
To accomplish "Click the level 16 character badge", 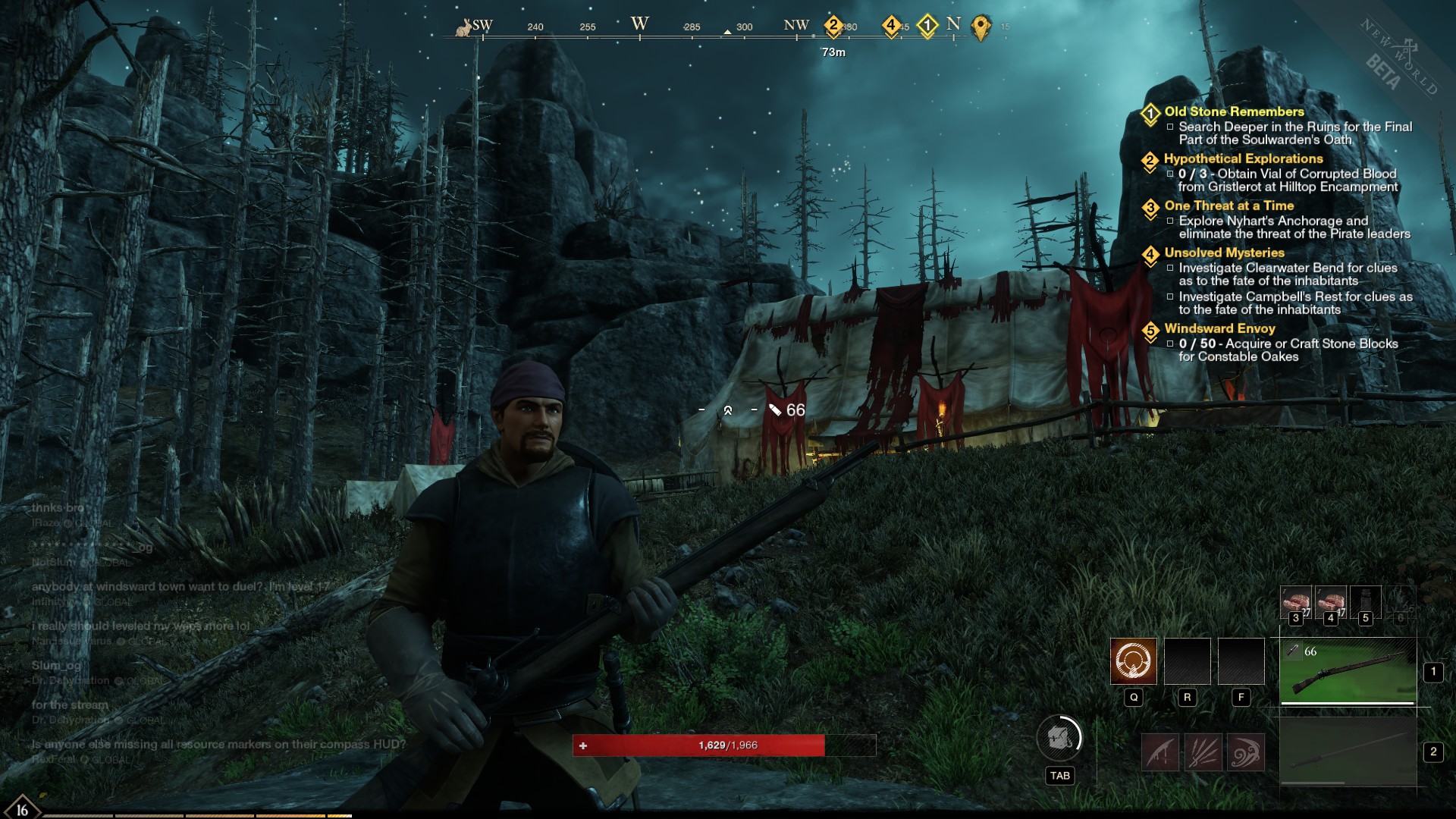I will pyautogui.click(x=21, y=808).
